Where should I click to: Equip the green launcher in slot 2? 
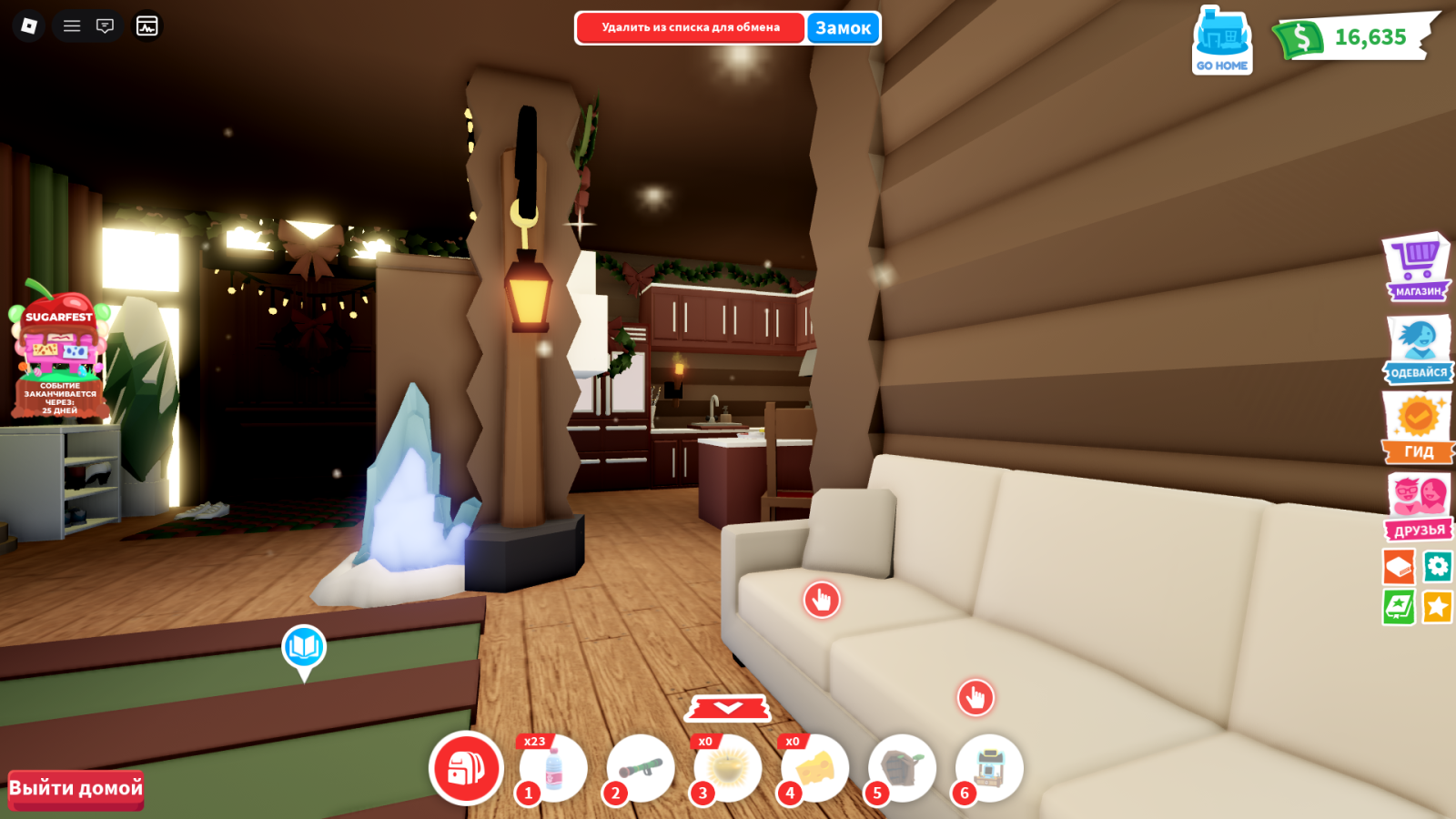641,769
